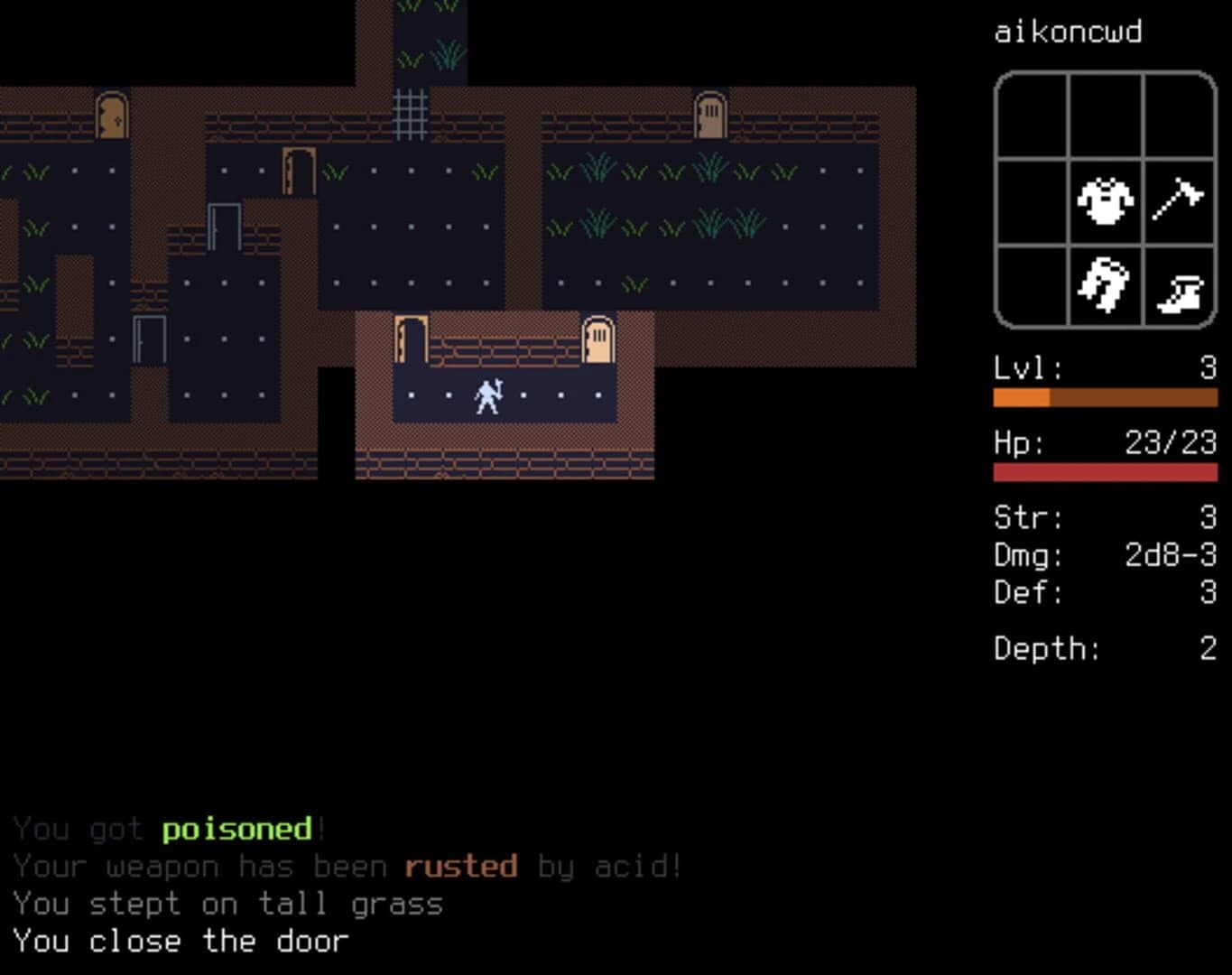Select the boots in the inventory

point(1178,284)
